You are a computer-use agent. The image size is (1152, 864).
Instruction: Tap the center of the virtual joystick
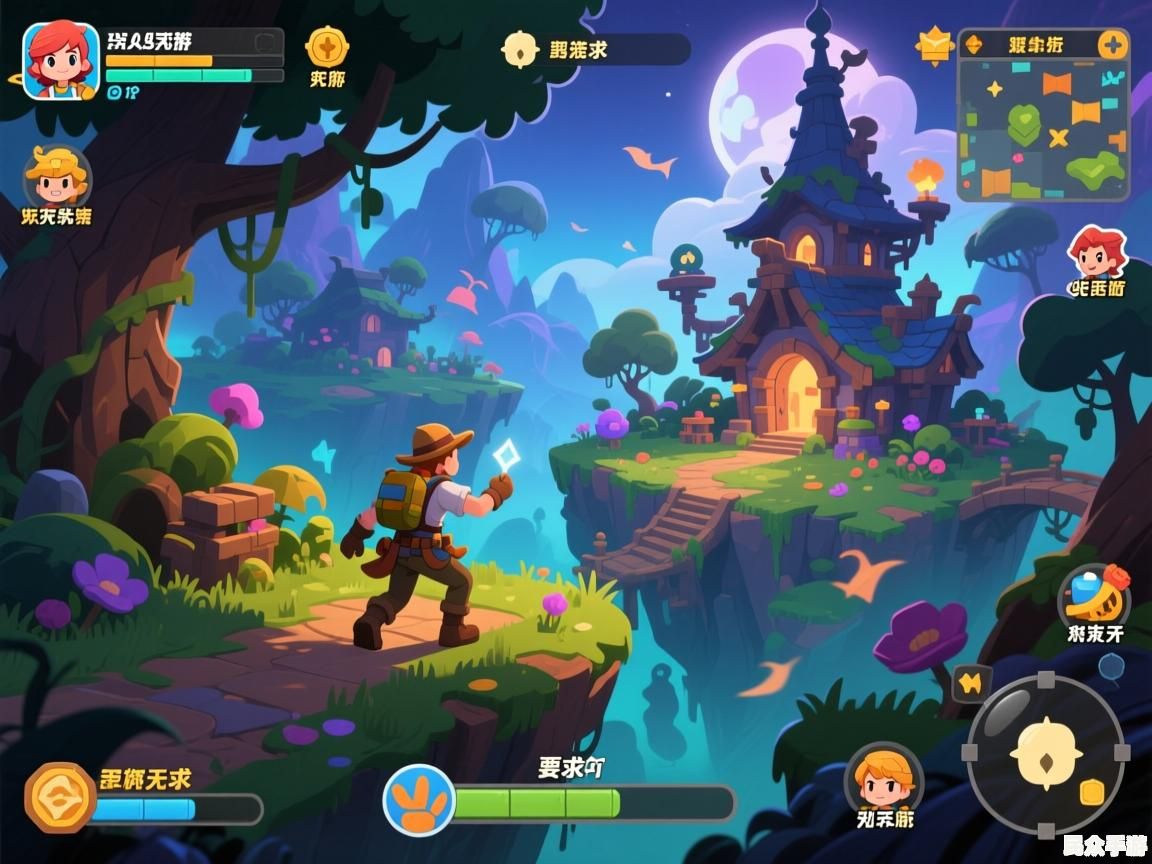tap(1045, 755)
